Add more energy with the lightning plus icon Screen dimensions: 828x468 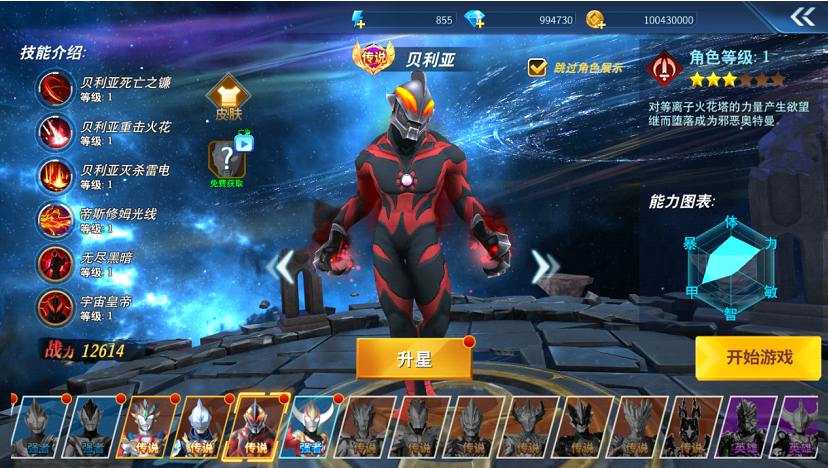(x=360, y=19)
